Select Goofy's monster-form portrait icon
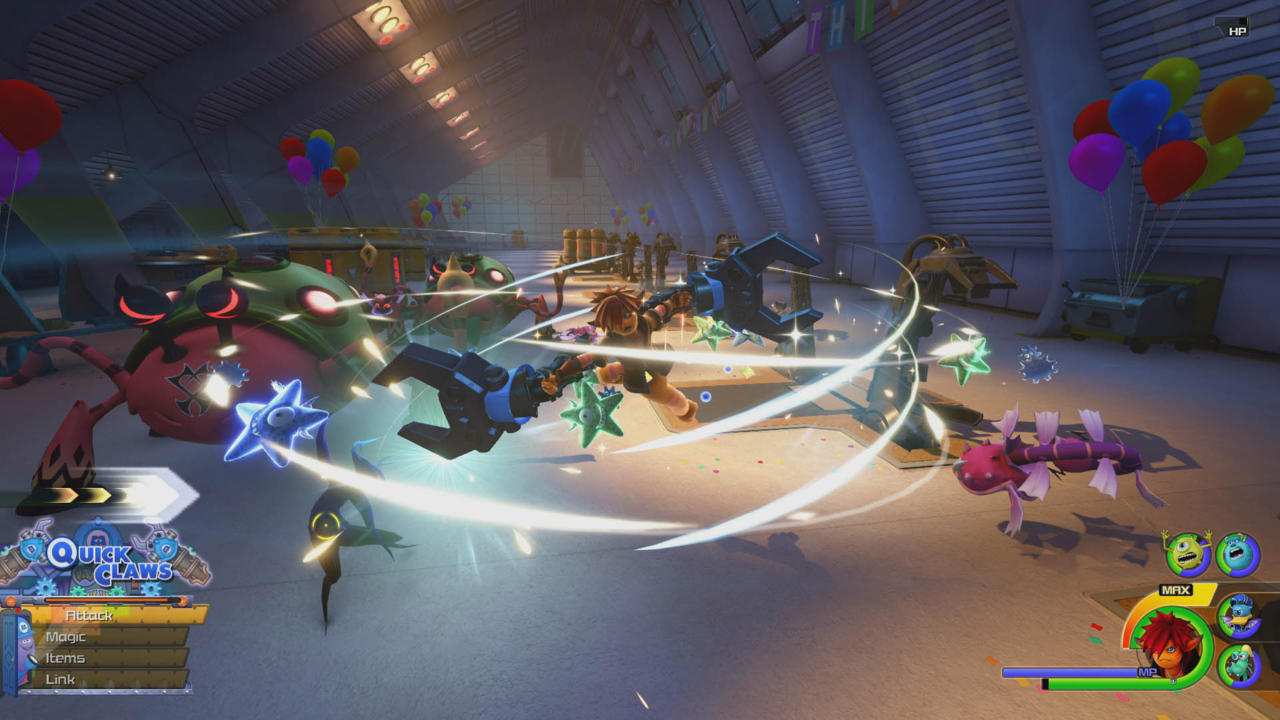Viewport: 1280px width, 720px height. [x=1239, y=662]
